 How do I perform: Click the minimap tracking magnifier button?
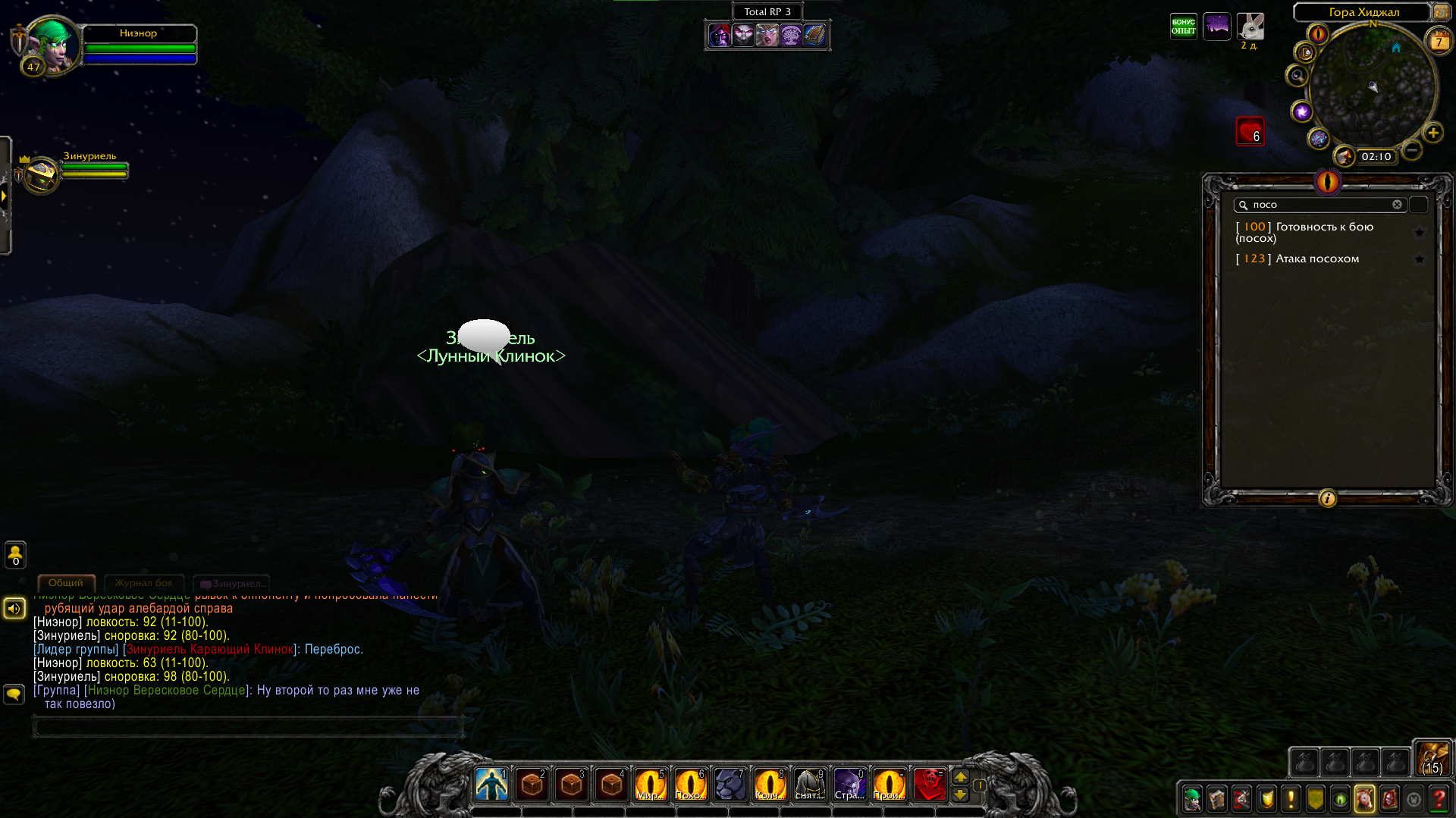point(1298,76)
